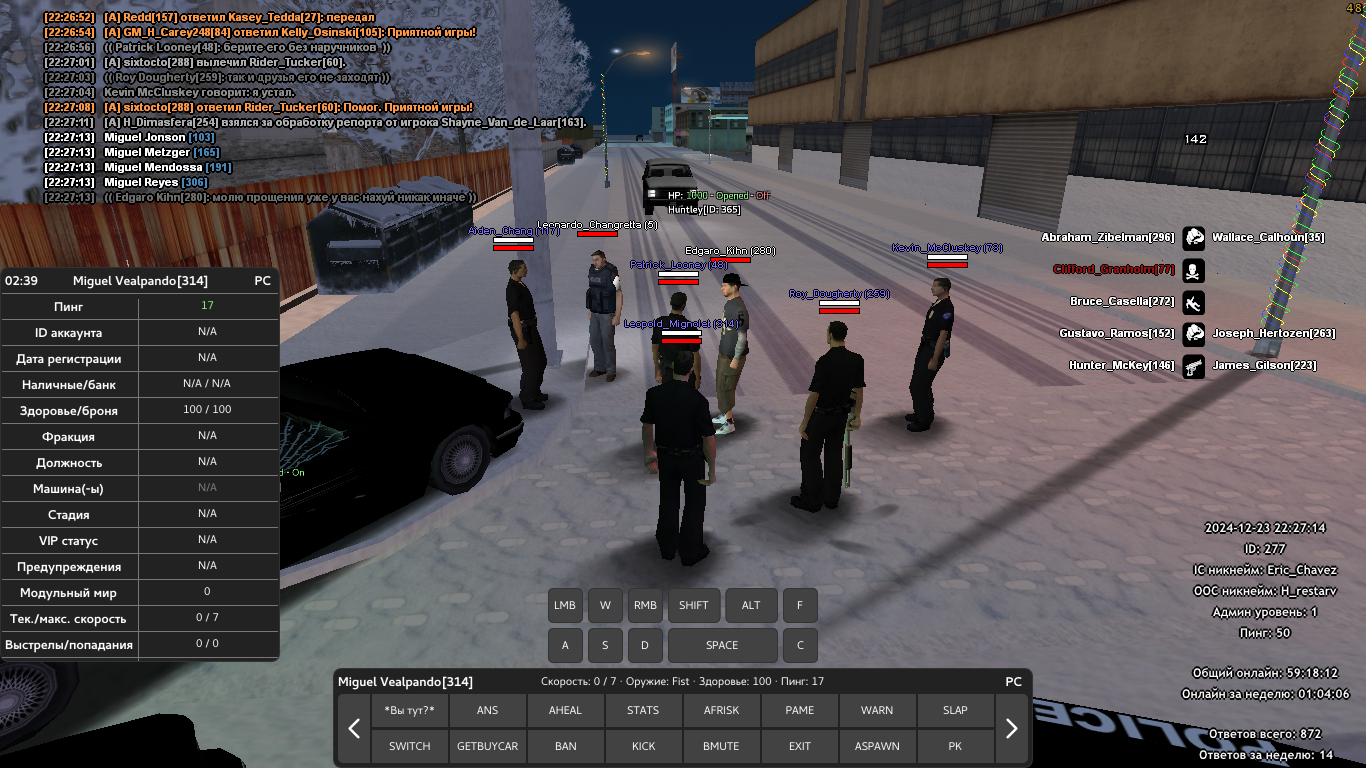Open the BAN action
Screen dimensions: 1366x768
coord(565,746)
